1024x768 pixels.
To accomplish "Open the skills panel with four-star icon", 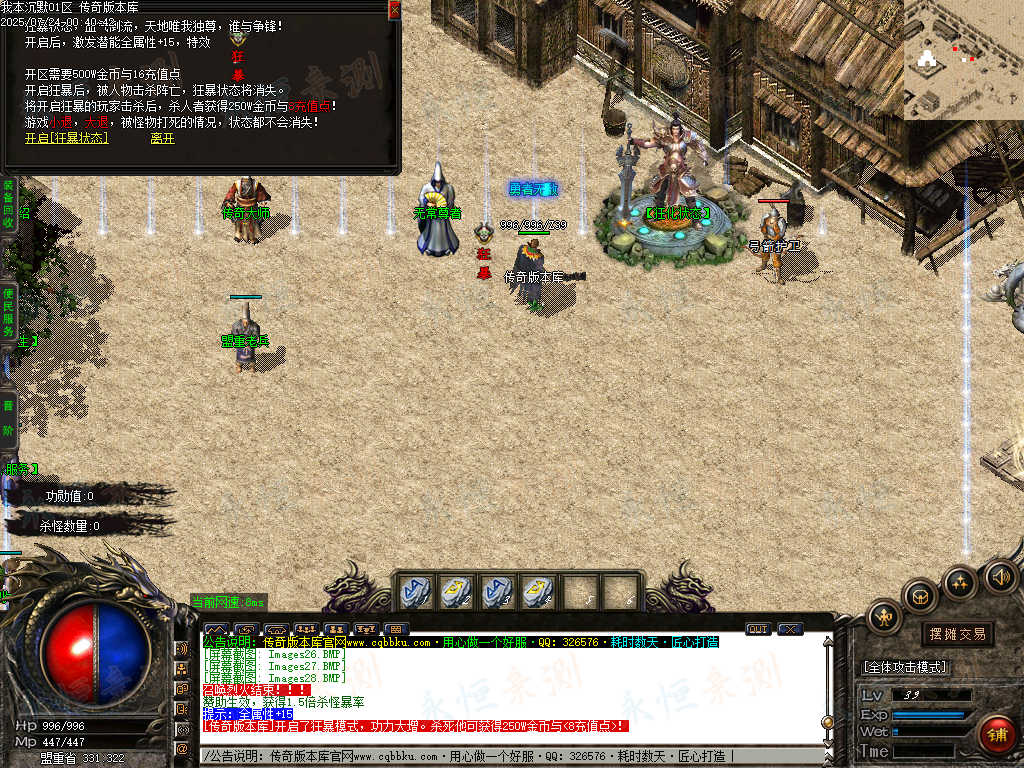I will [960, 582].
